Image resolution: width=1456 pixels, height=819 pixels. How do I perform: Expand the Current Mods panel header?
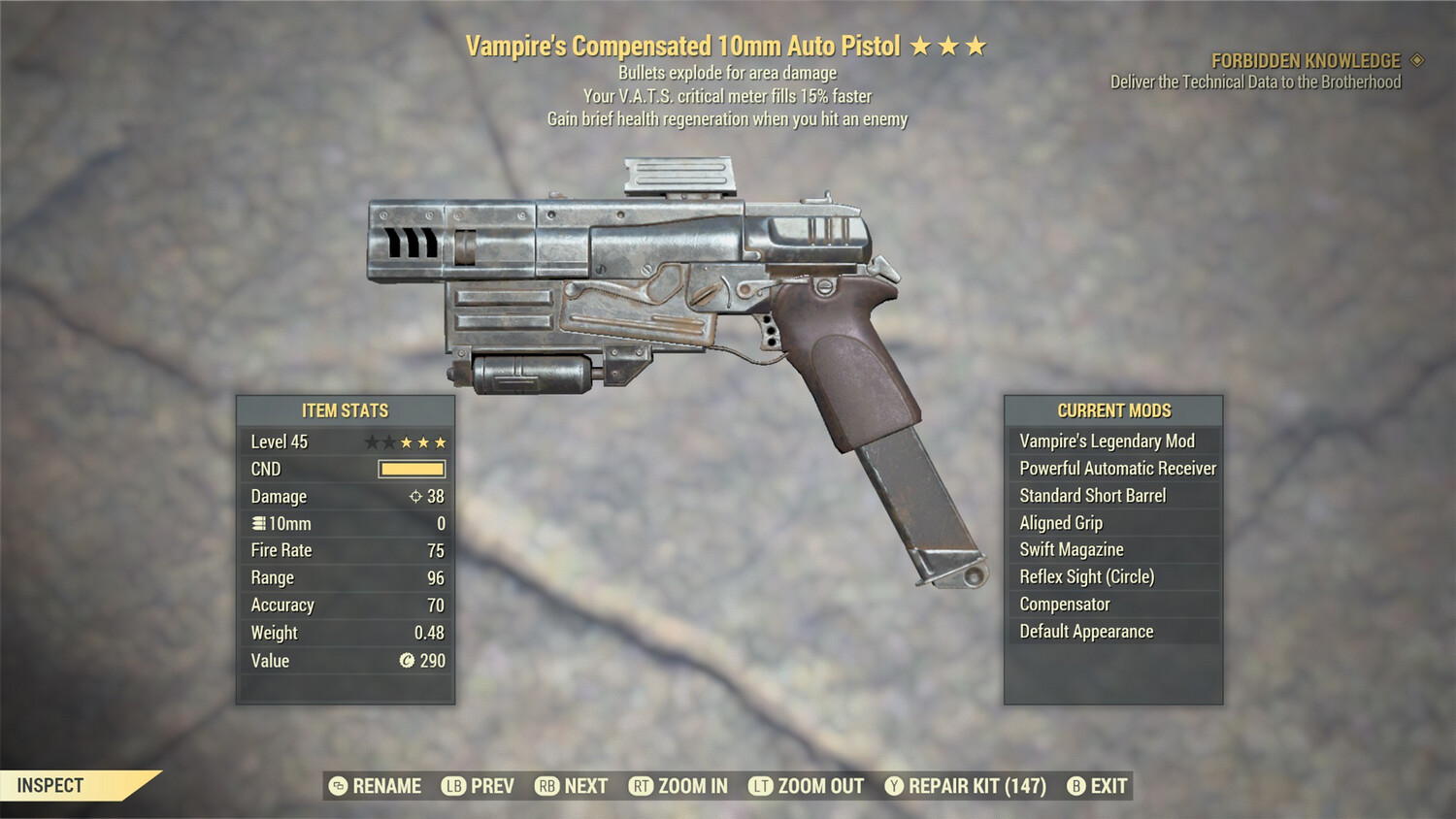coord(1113,409)
